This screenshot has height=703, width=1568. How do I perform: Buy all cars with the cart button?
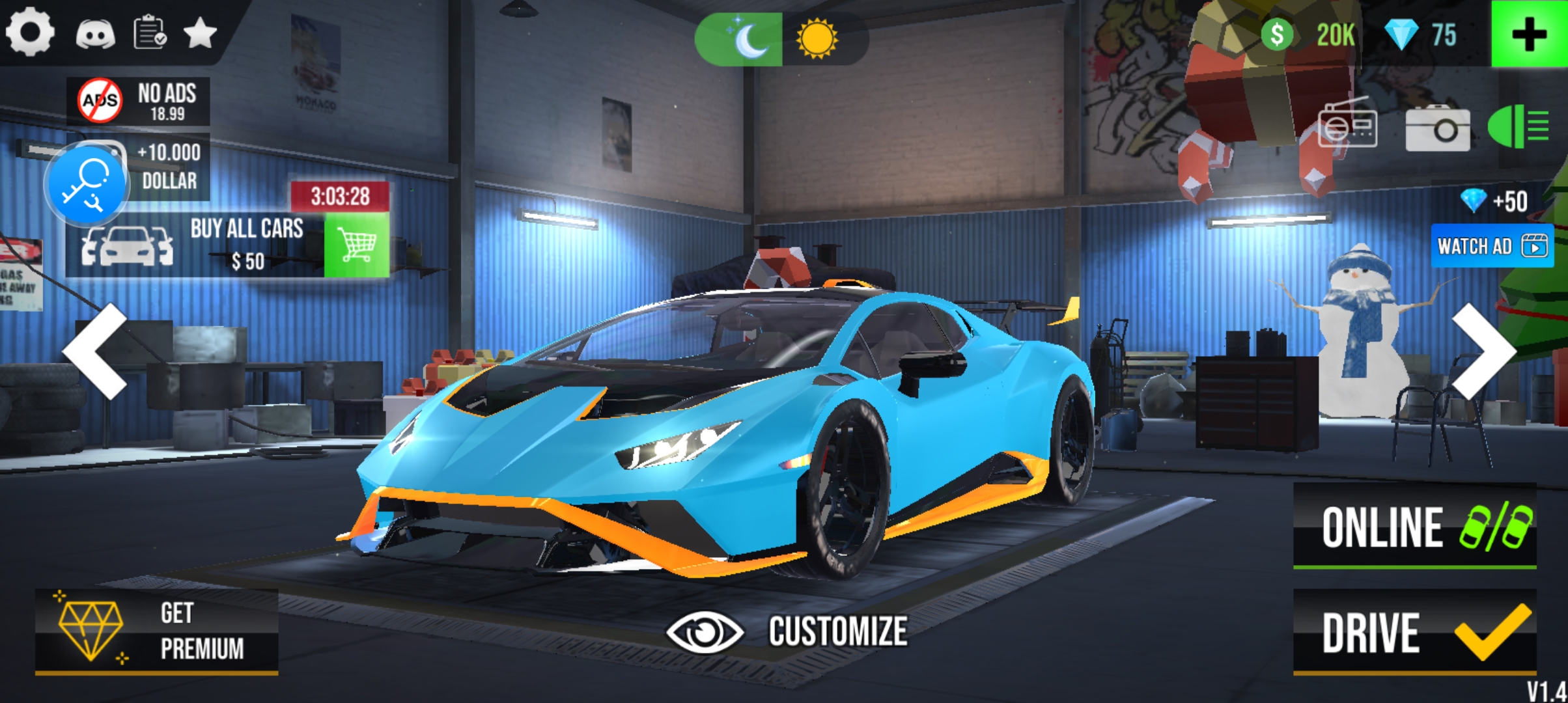click(x=356, y=245)
